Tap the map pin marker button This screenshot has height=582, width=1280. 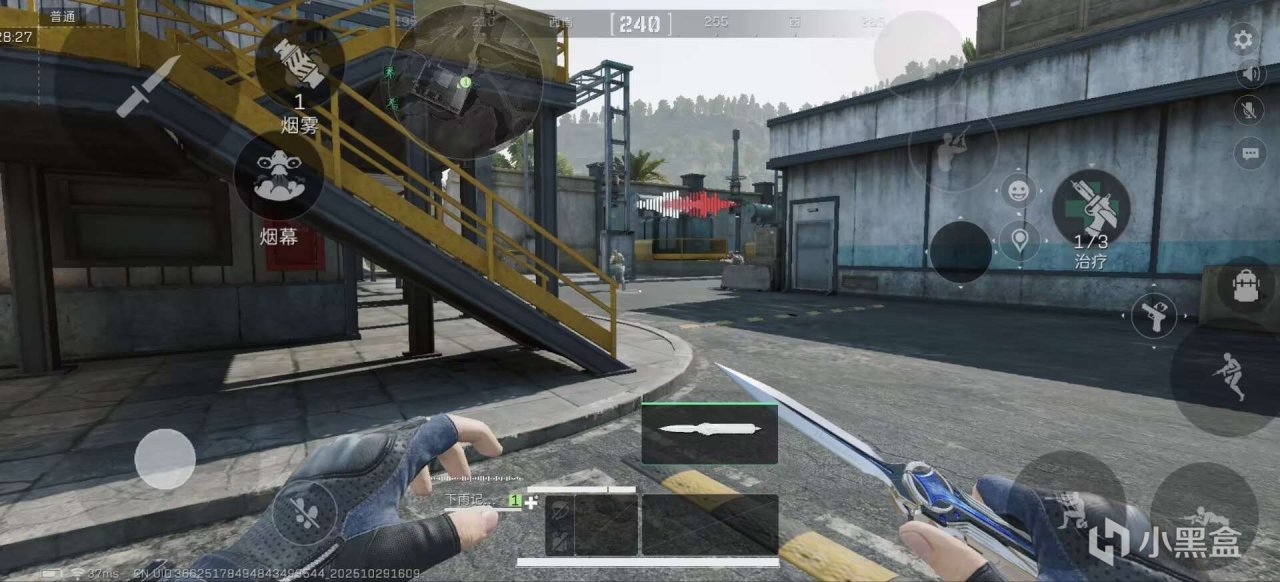1018,241
